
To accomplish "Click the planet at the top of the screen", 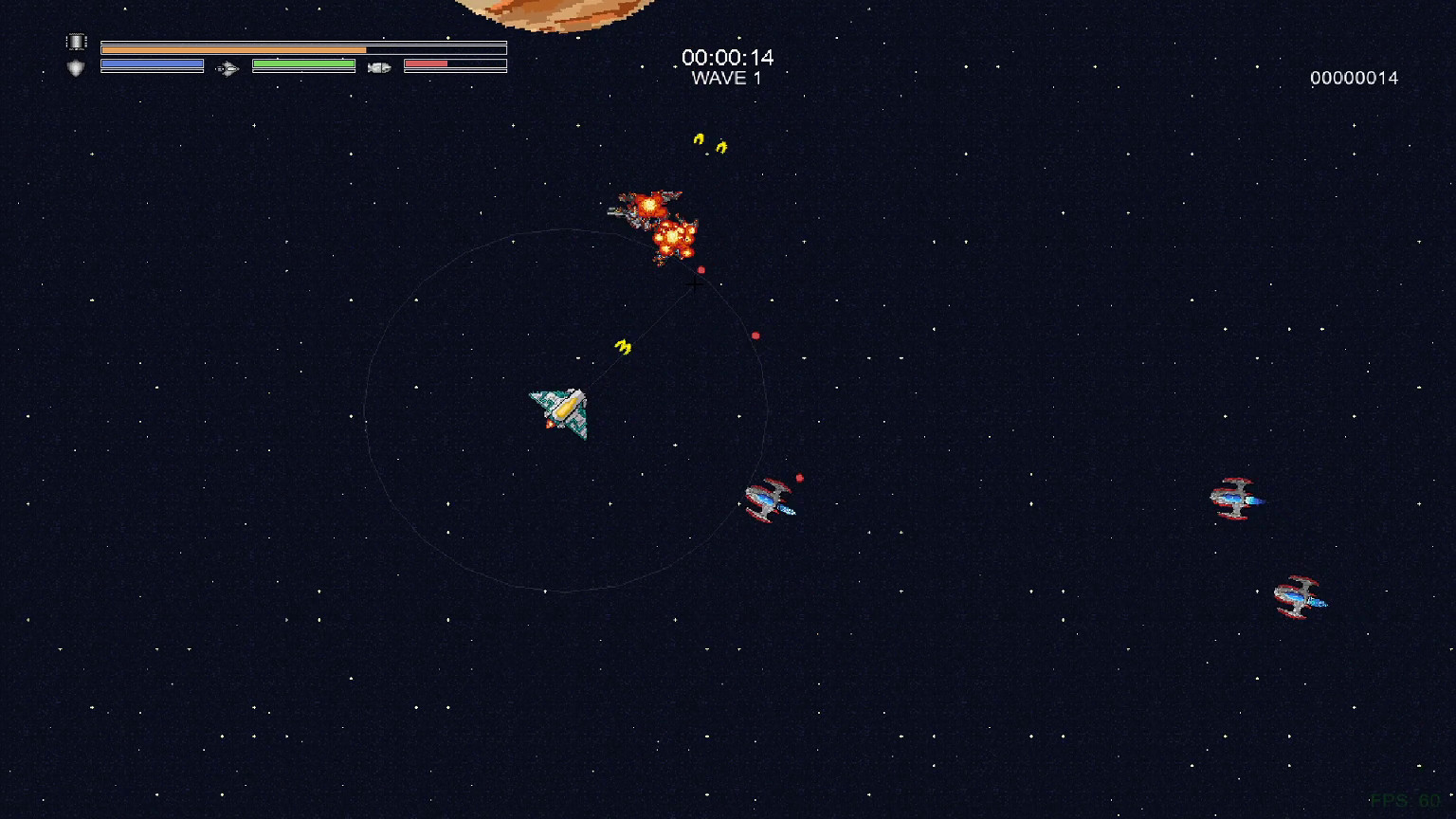I will coord(557,11).
